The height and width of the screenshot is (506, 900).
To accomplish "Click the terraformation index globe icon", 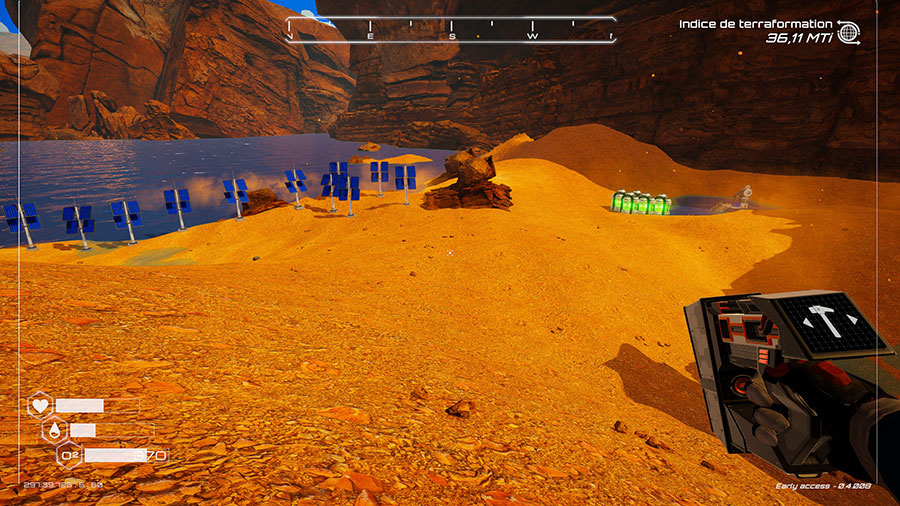I will [x=849, y=32].
